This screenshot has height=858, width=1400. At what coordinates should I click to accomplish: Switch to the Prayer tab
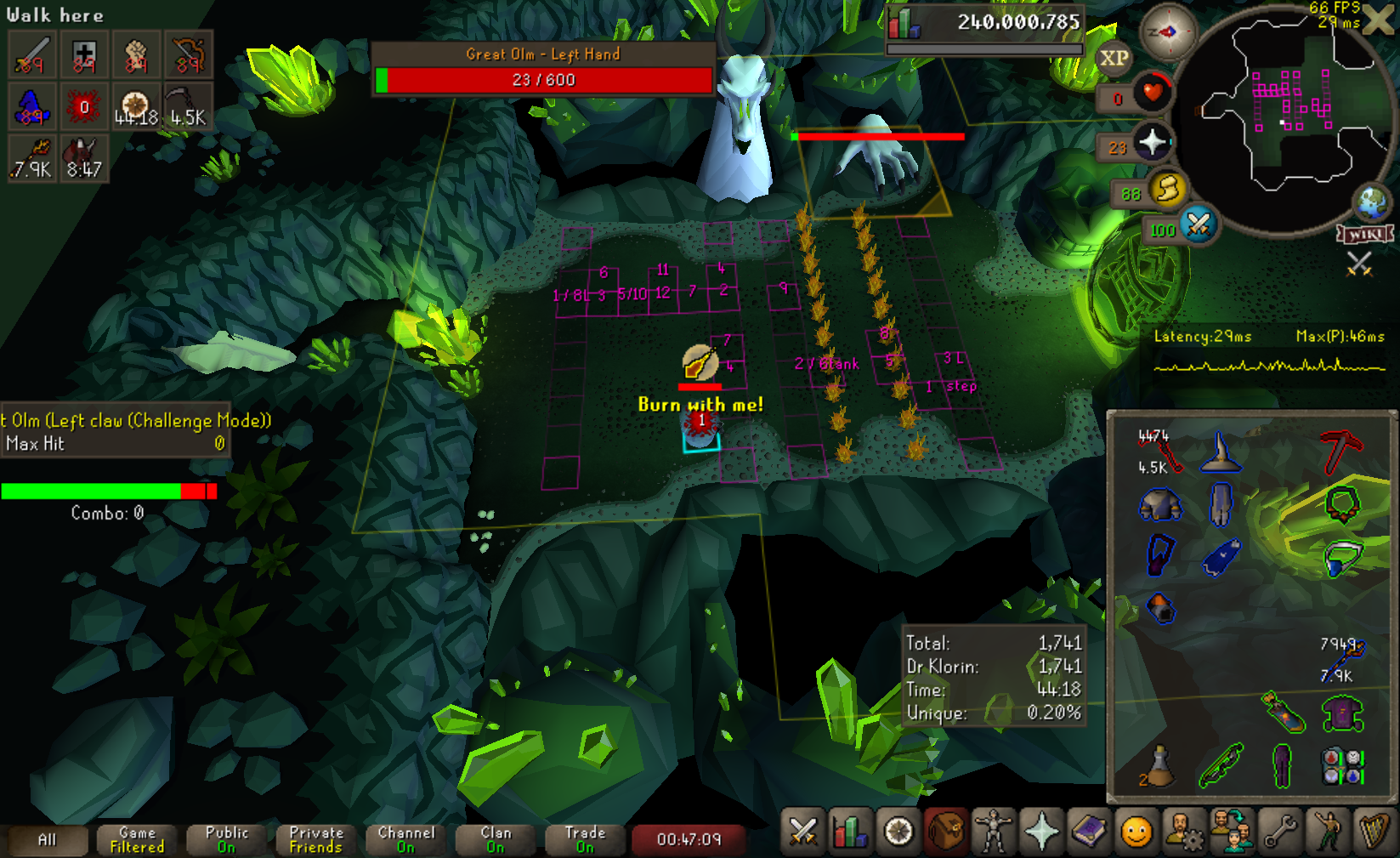(1041, 831)
